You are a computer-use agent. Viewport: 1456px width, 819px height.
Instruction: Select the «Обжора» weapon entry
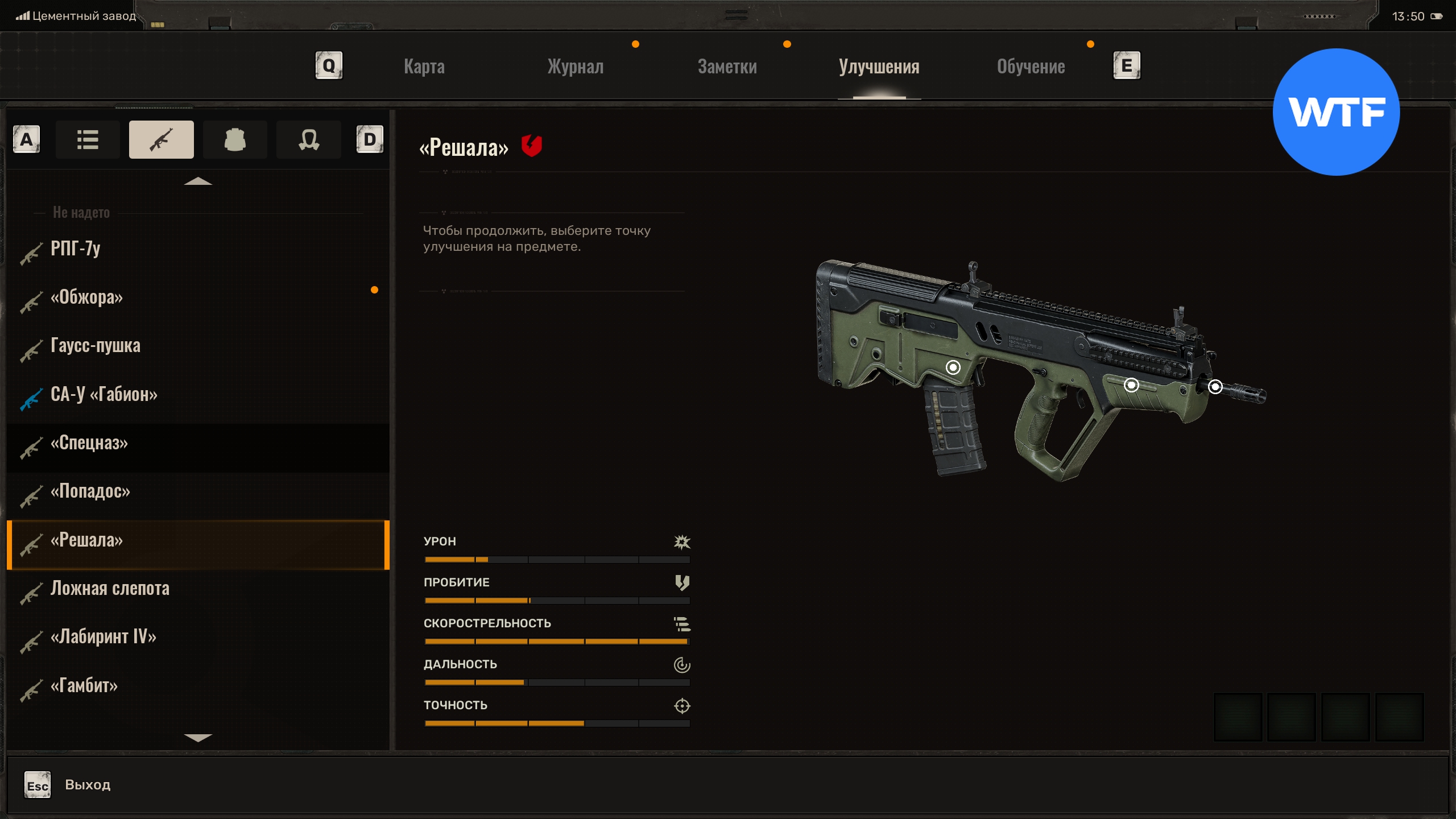86,297
